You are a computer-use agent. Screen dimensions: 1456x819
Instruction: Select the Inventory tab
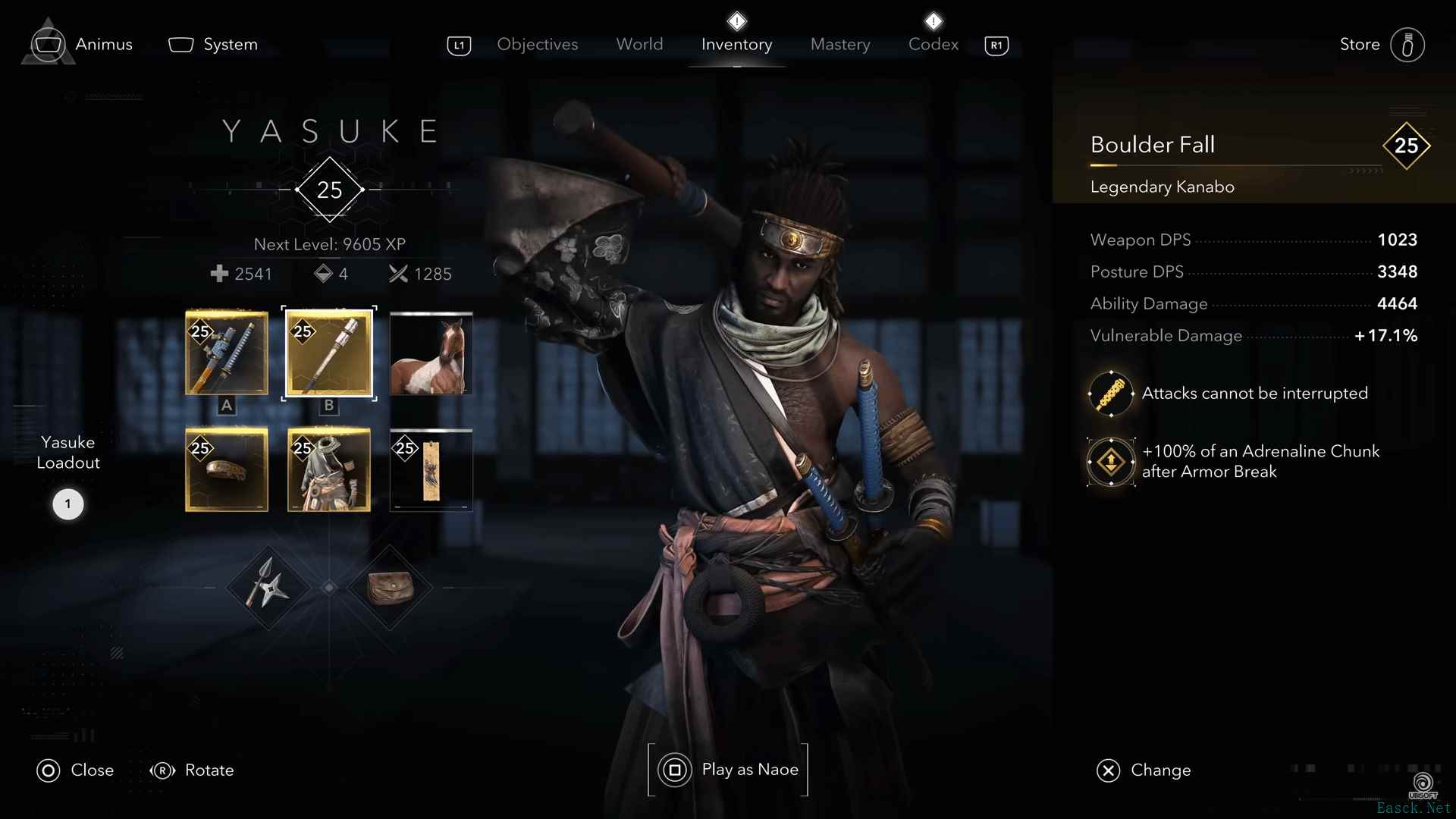tap(736, 45)
